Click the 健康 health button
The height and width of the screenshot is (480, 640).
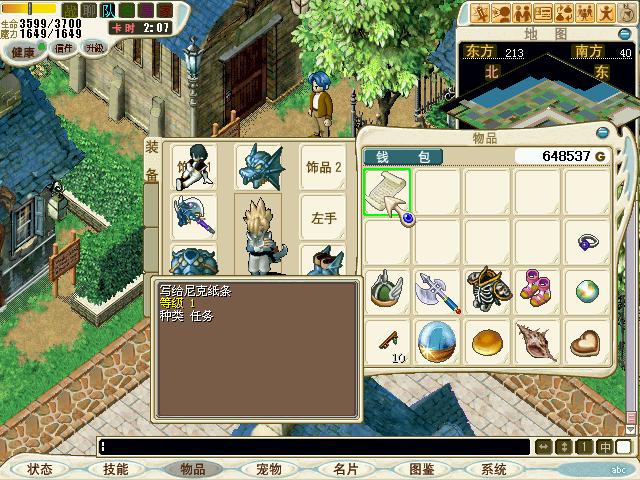point(23,50)
